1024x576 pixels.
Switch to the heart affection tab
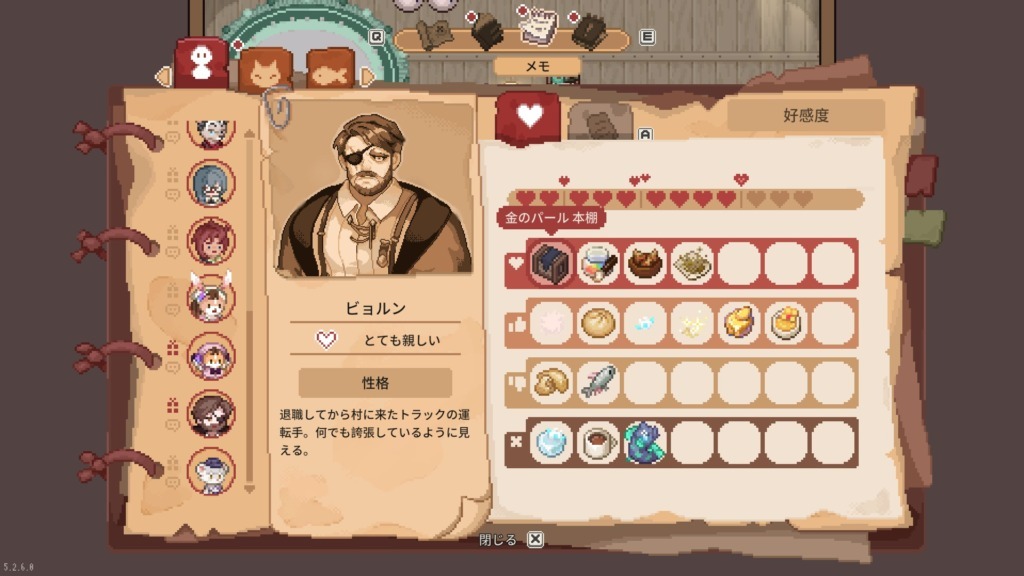528,117
